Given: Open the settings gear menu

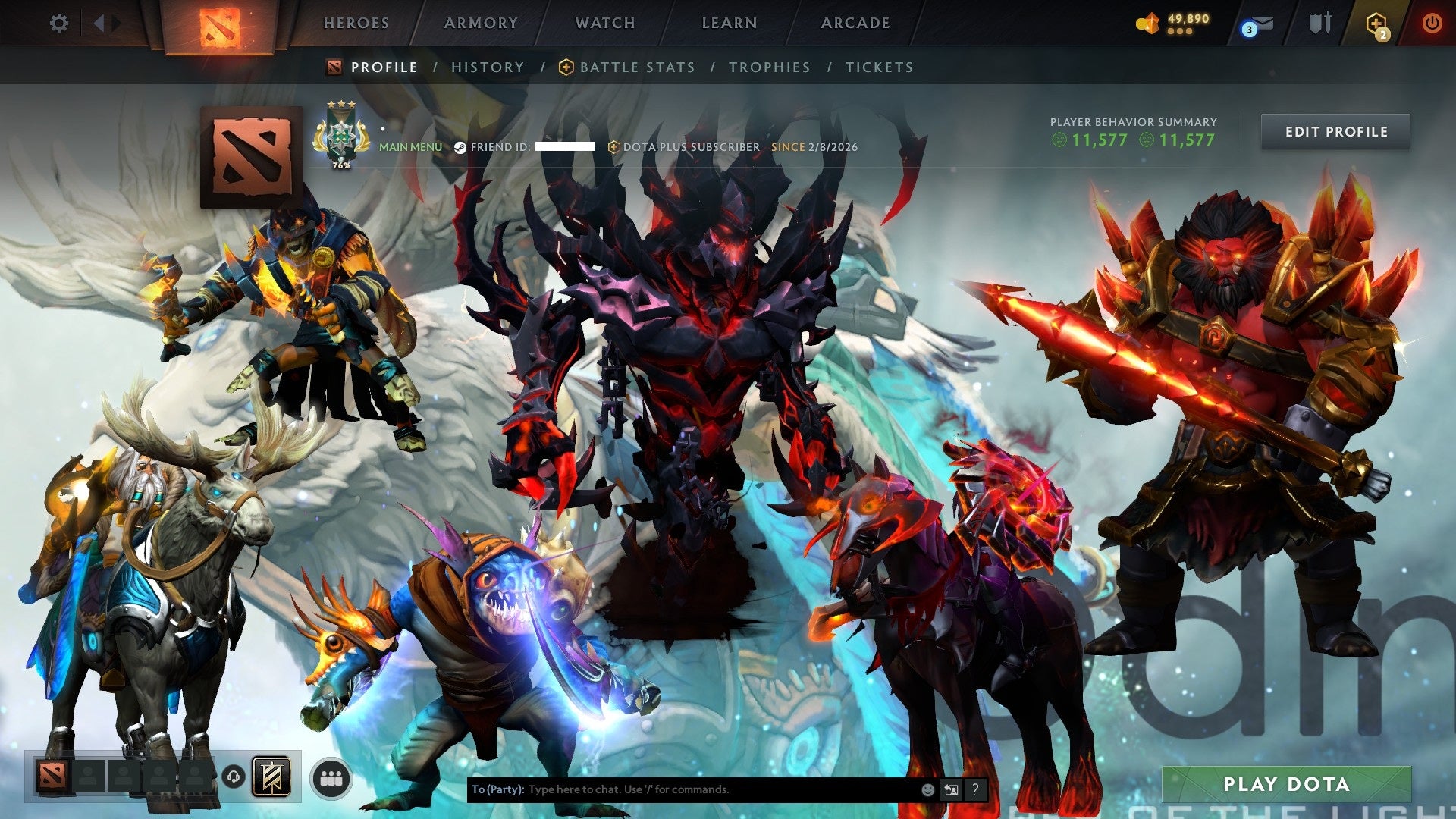Looking at the screenshot, I should click(x=58, y=23).
